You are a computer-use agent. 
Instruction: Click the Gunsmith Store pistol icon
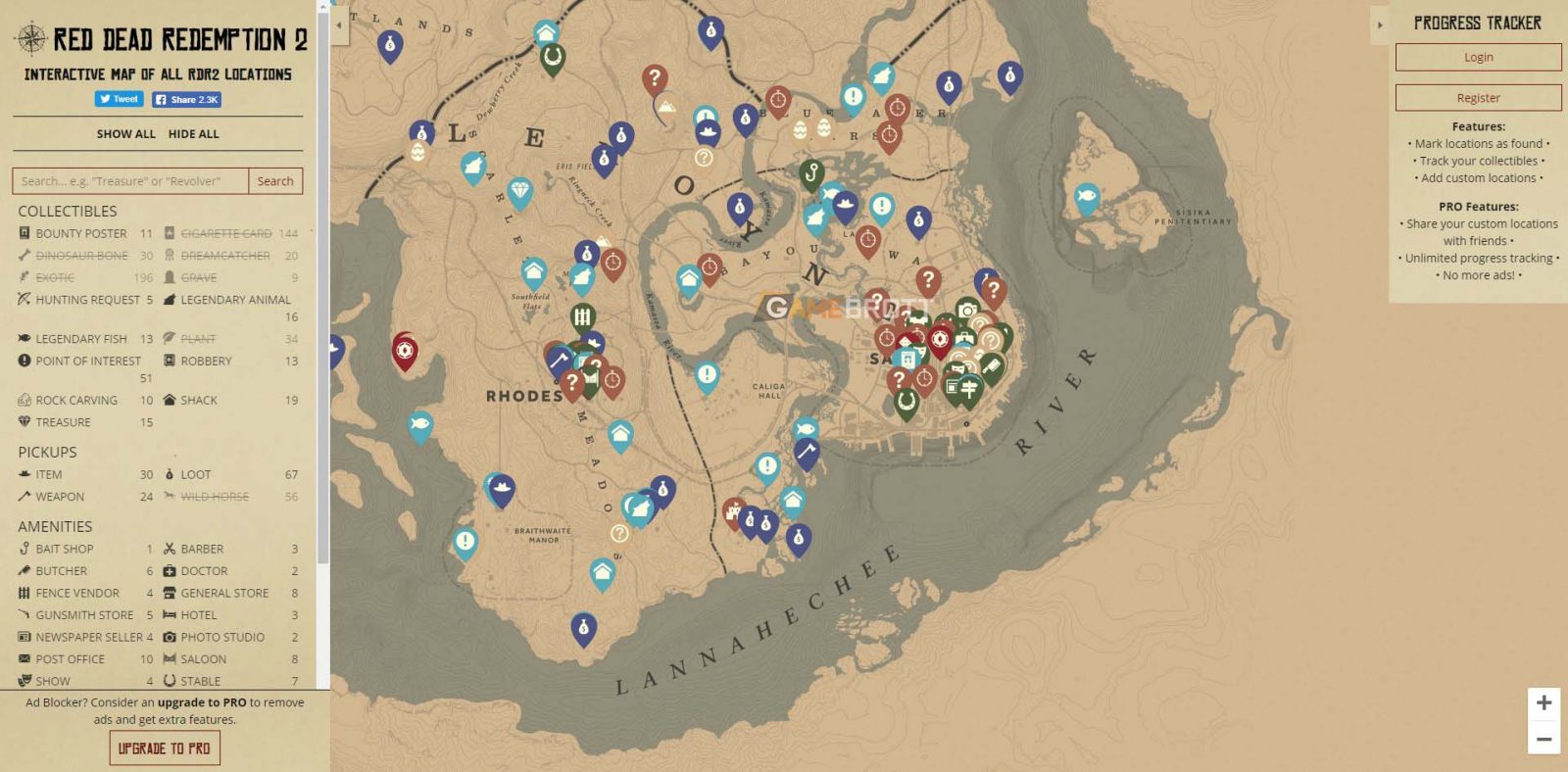24,614
